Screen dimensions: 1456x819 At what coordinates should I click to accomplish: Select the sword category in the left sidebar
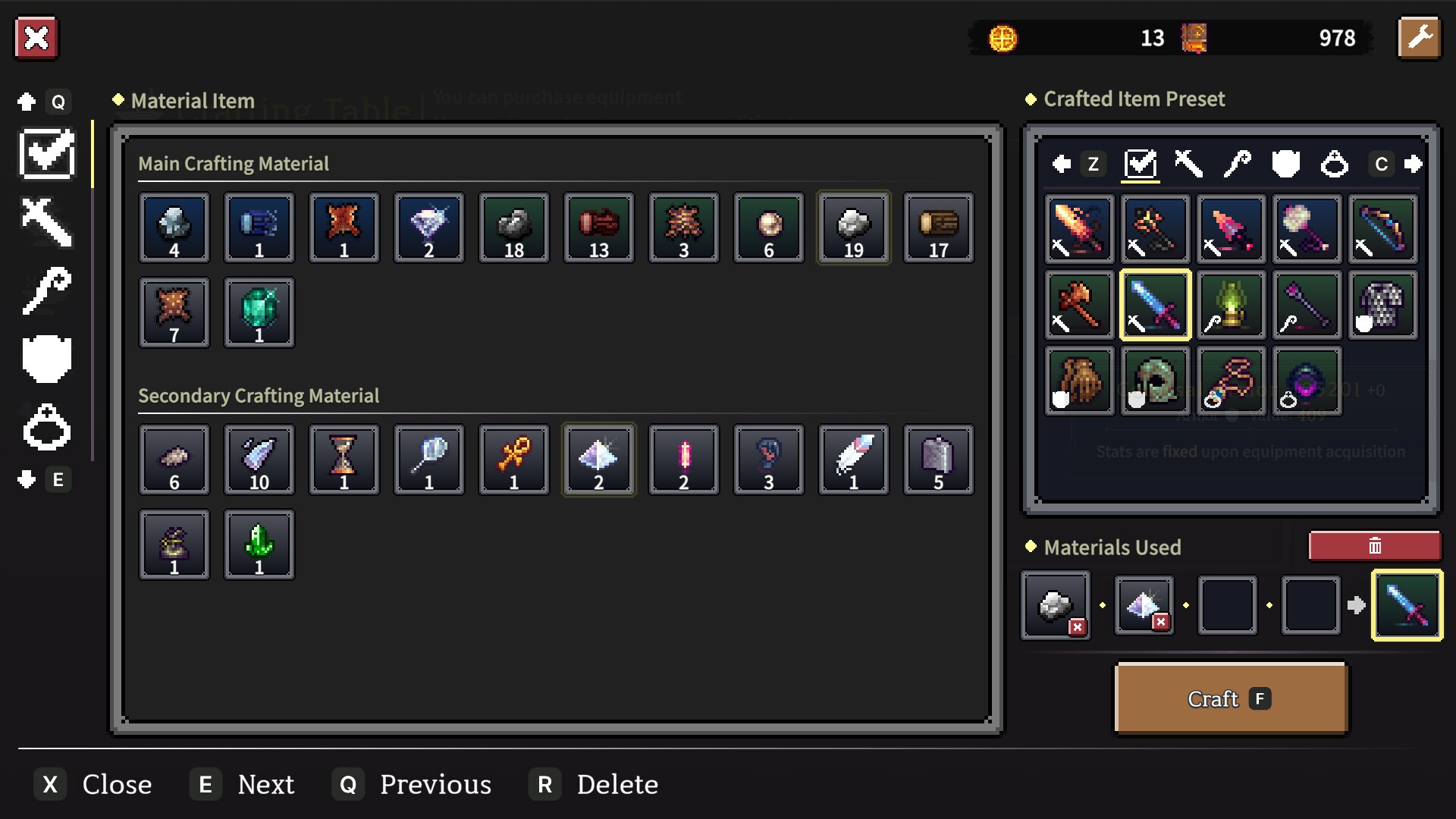click(x=47, y=222)
